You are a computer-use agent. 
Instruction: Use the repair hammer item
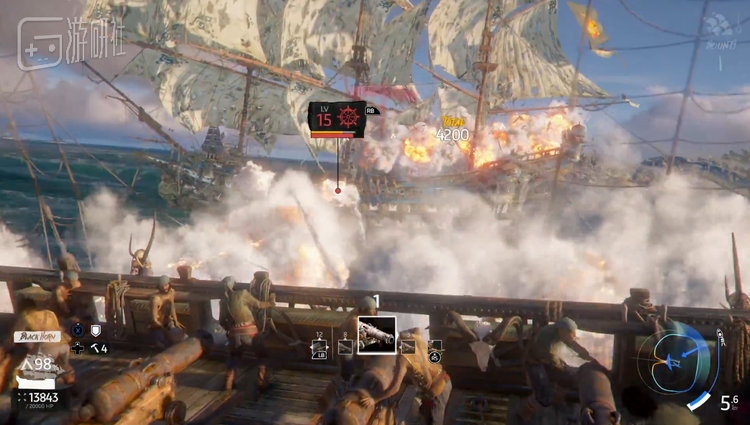[97, 348]
